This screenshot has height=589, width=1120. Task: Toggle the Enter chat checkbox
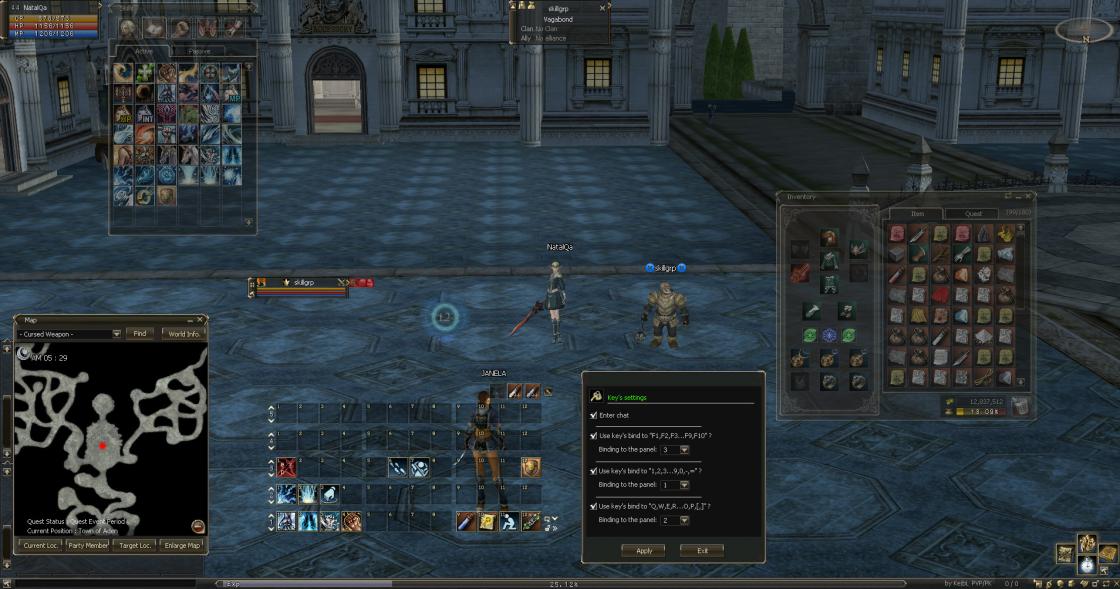(594, 415)
